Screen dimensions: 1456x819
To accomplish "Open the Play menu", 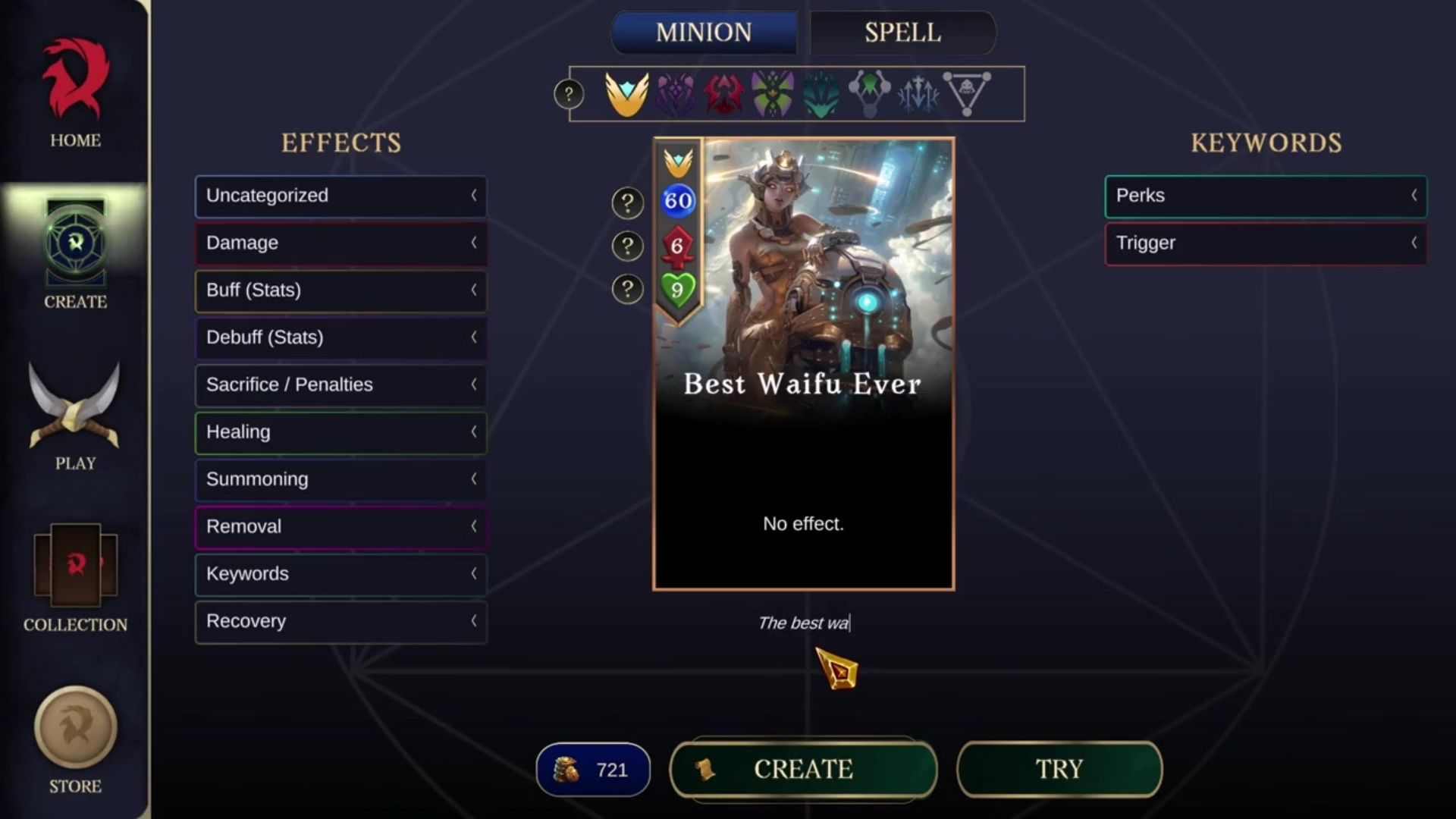I will pyautogui.click(x=75, y=417).
